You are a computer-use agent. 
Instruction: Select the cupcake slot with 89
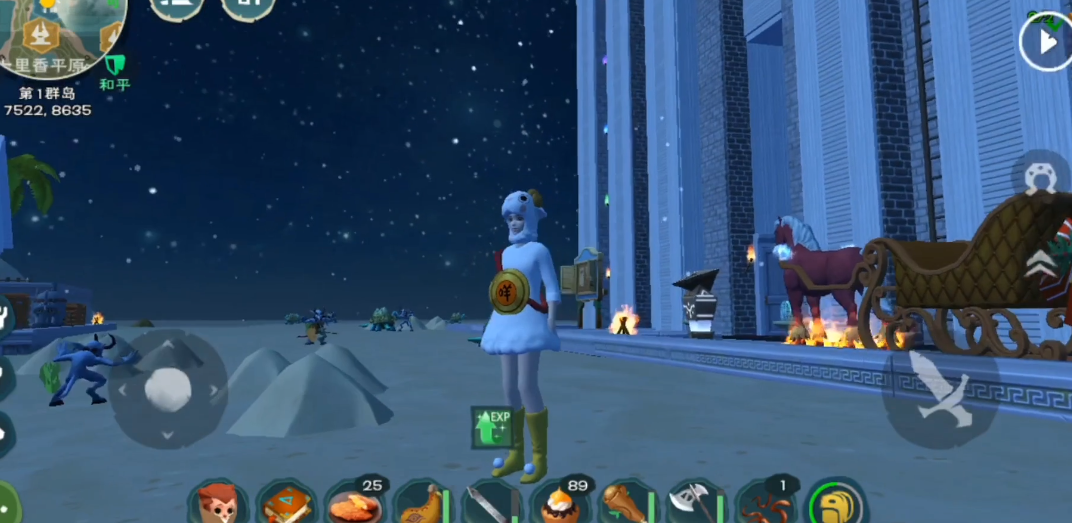tap(558, 503)
